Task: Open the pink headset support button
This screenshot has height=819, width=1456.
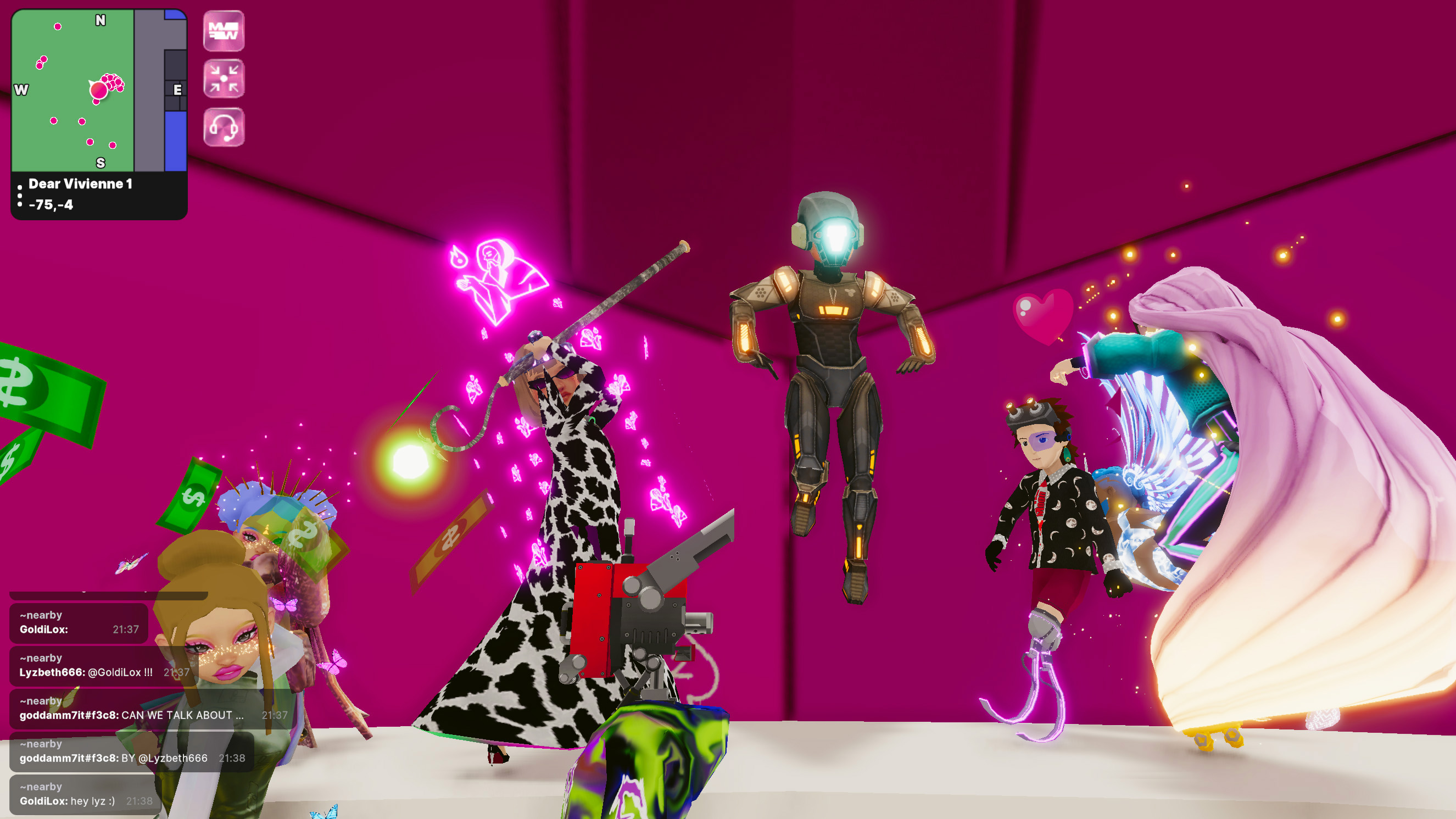Action: coord(224,127)
